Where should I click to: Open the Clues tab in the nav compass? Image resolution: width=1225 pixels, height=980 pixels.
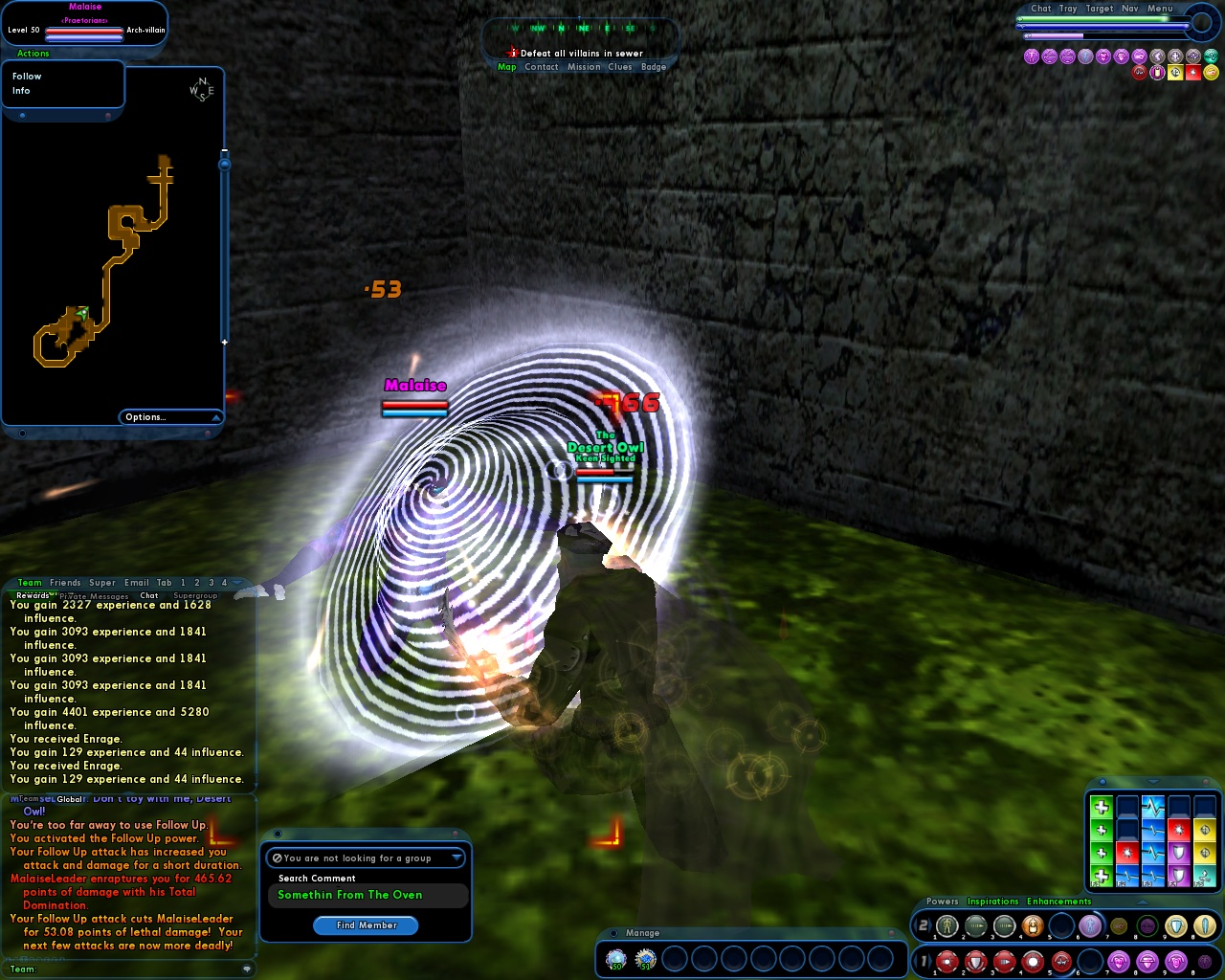click(x=620, y=67)
